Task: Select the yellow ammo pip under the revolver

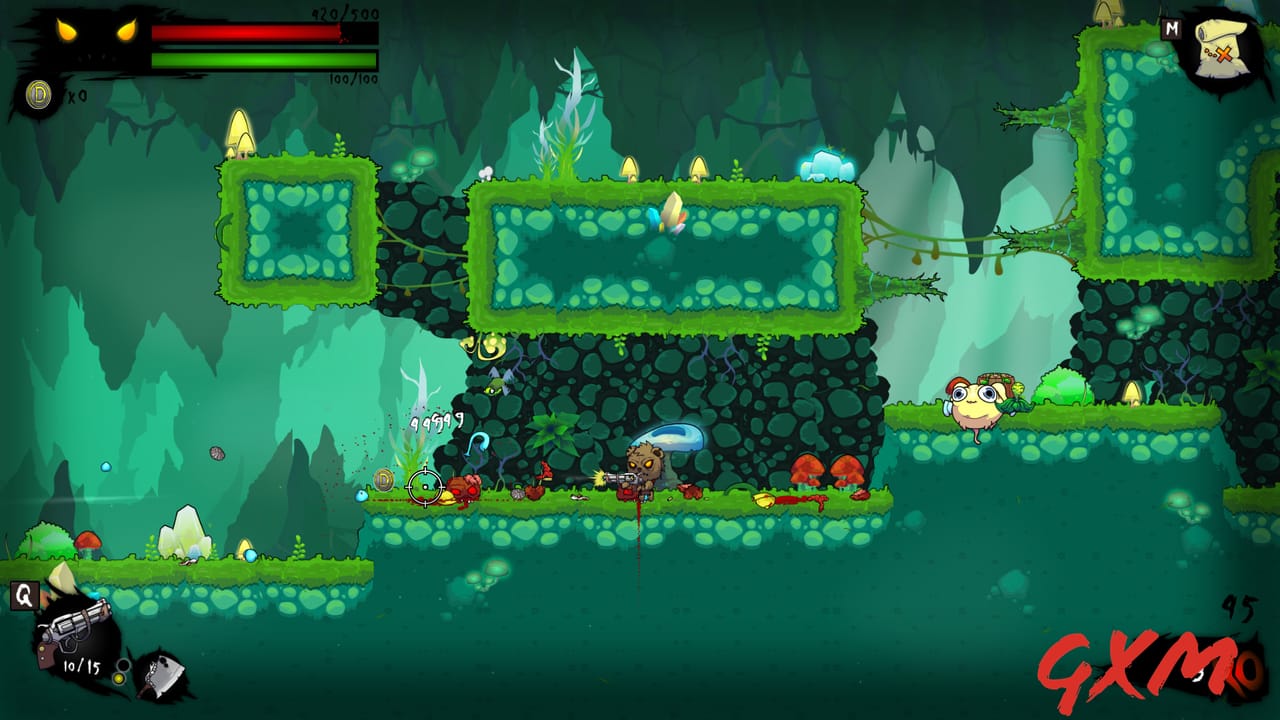Action: point(120,678)
